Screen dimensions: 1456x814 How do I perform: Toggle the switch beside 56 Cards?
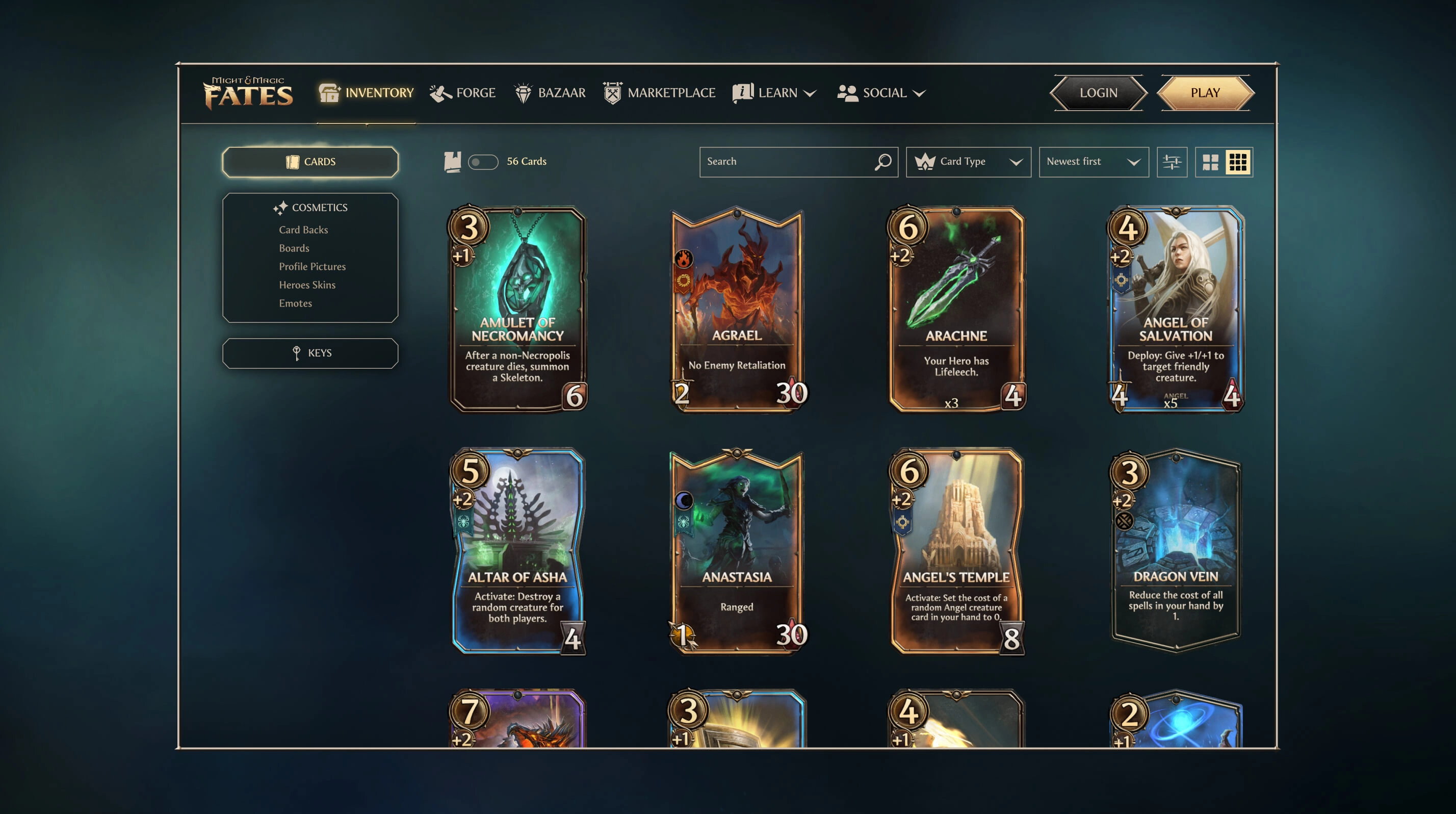point(483,162)
